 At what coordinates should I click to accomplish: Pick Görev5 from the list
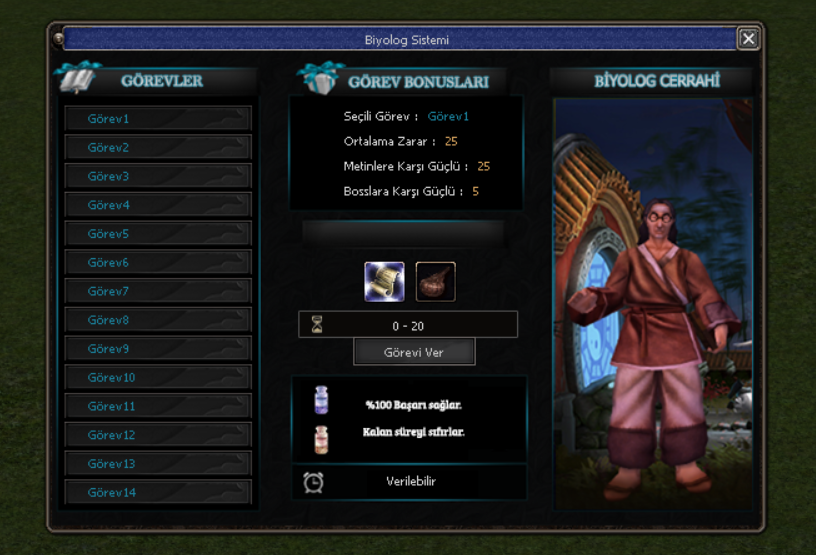coord(157,234)
